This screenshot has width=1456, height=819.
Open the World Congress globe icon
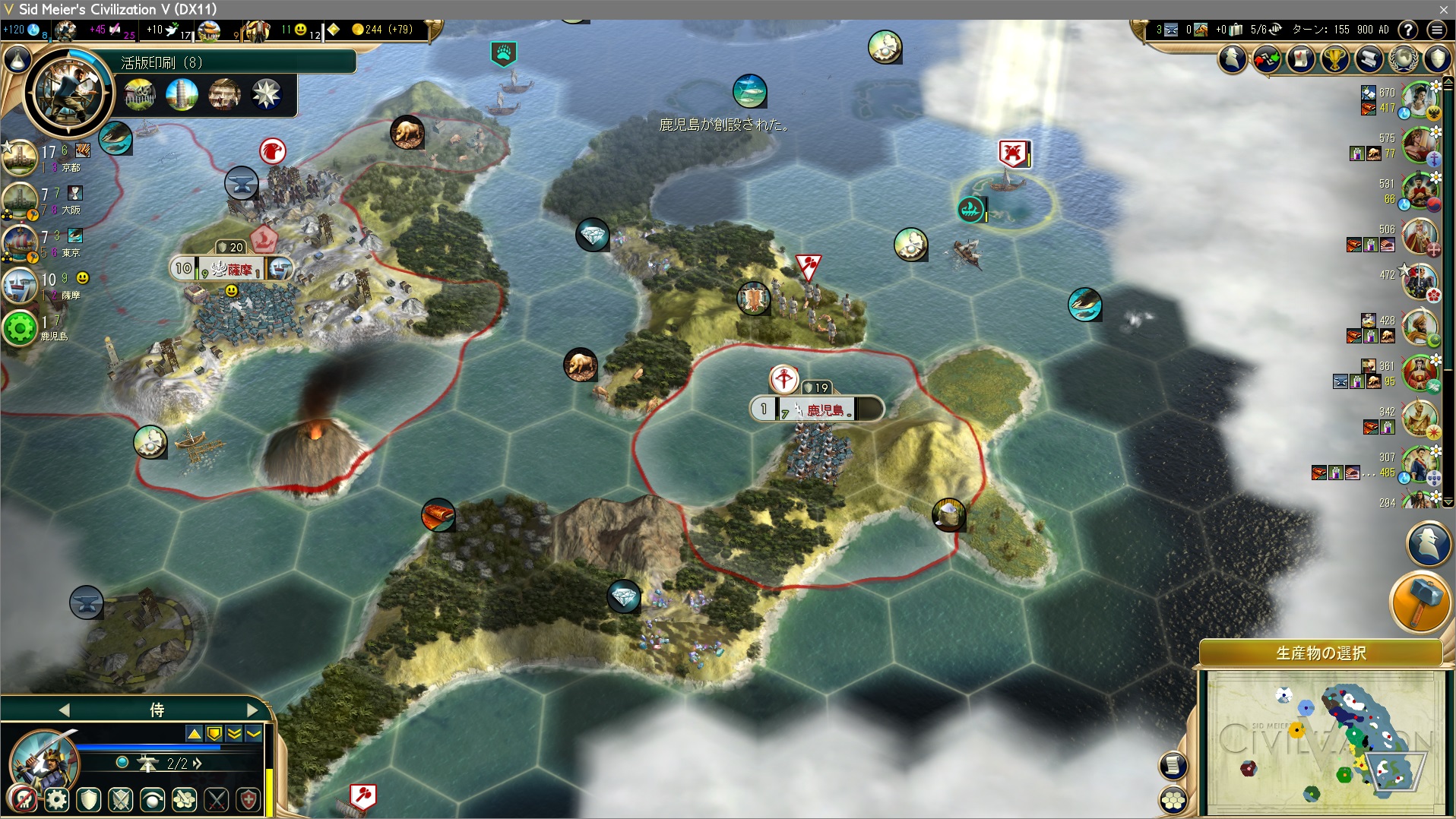(x=1403, y=58)
